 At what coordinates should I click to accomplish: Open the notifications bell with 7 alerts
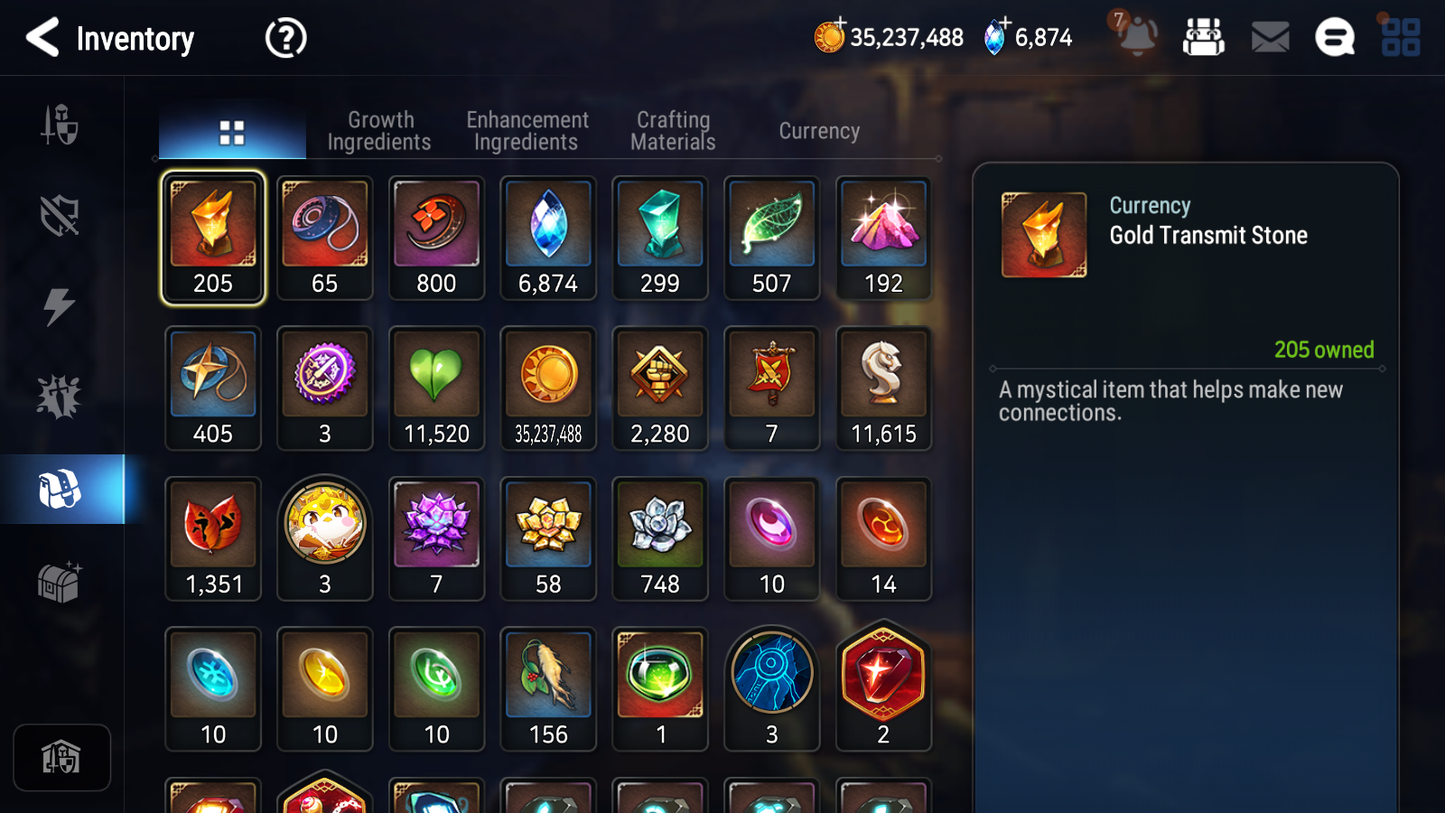[1135, 37]
